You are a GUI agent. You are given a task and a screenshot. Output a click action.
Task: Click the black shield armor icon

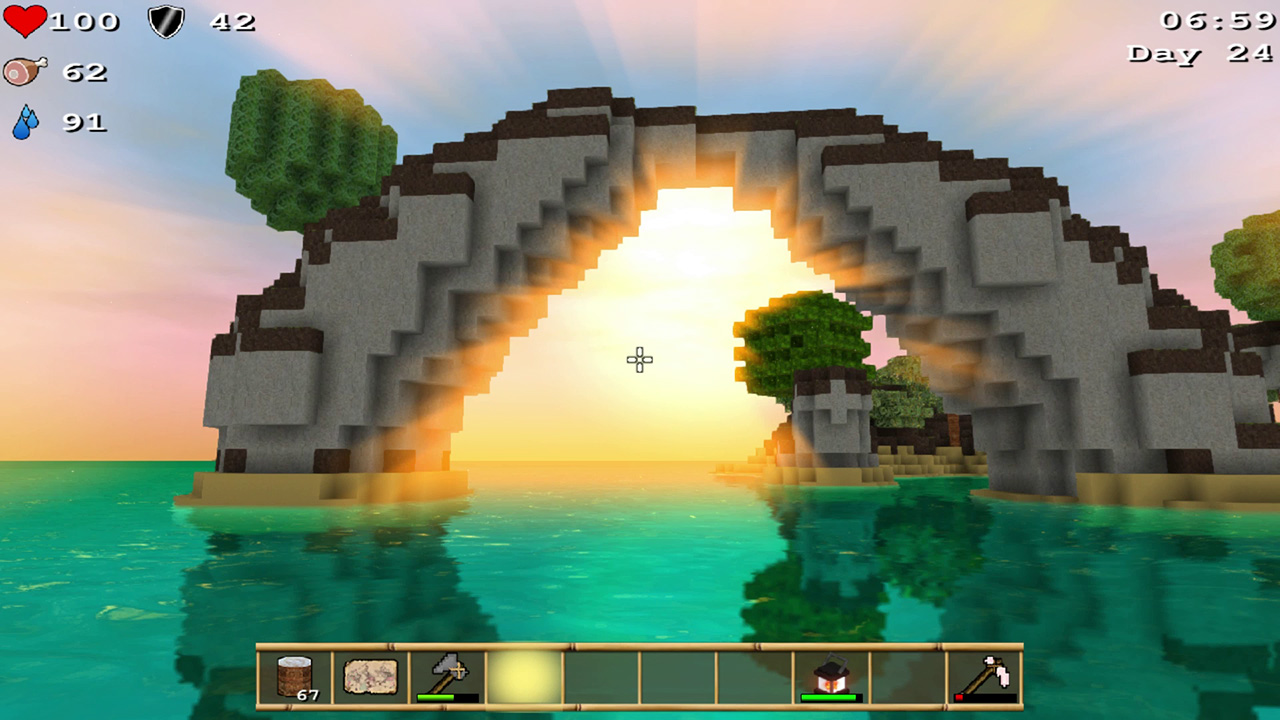point(166,21)
